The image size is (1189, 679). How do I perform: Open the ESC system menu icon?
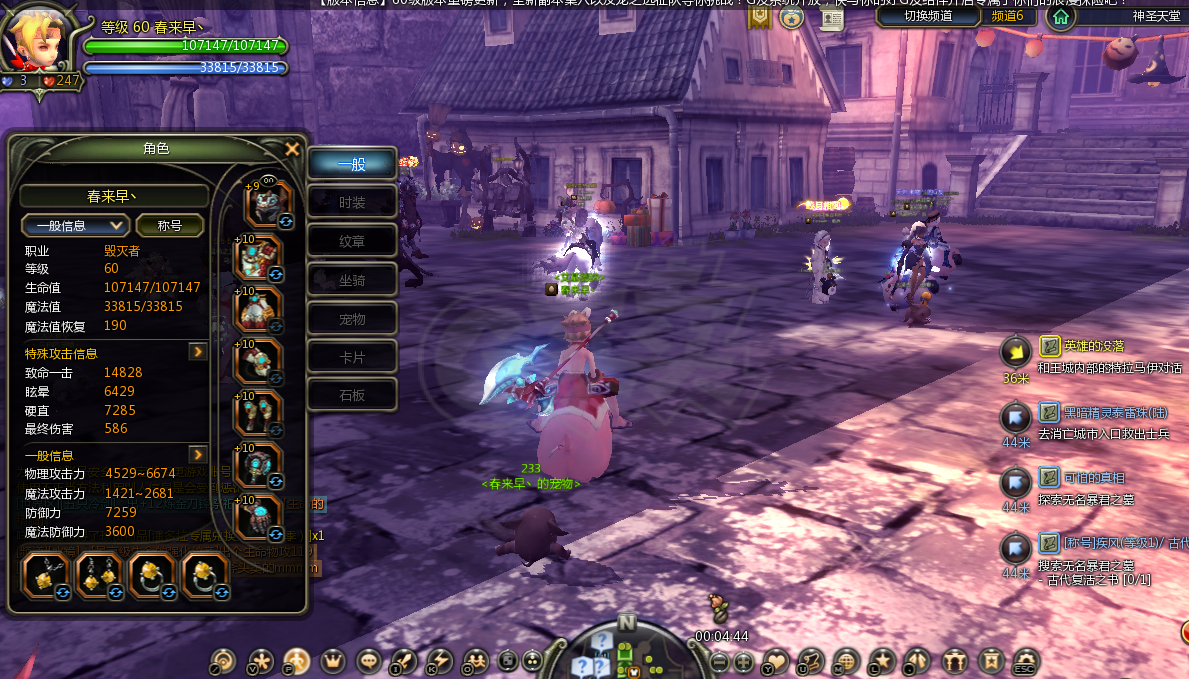[1025, 661]
